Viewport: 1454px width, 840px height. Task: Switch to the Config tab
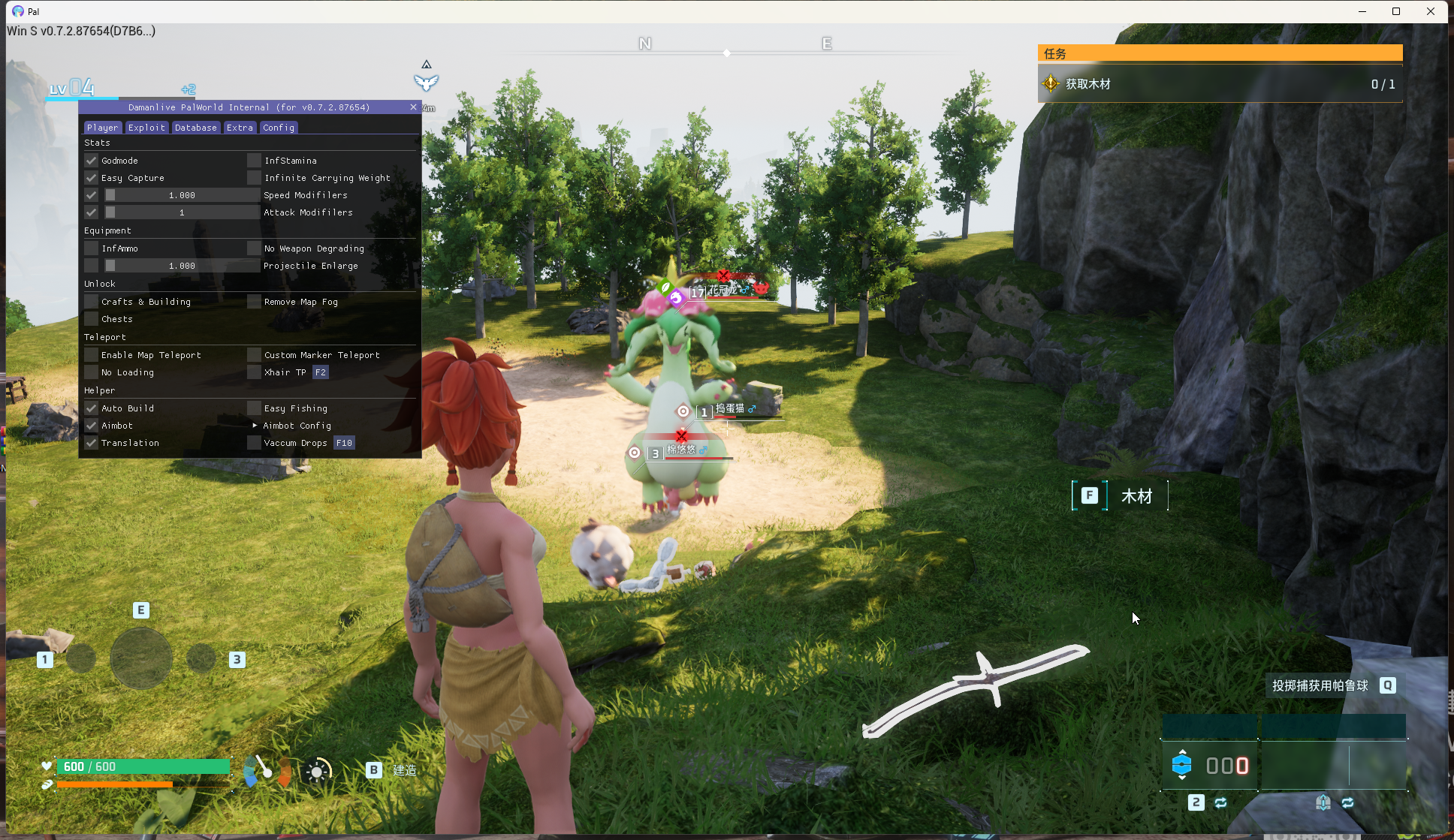(279, 128)
